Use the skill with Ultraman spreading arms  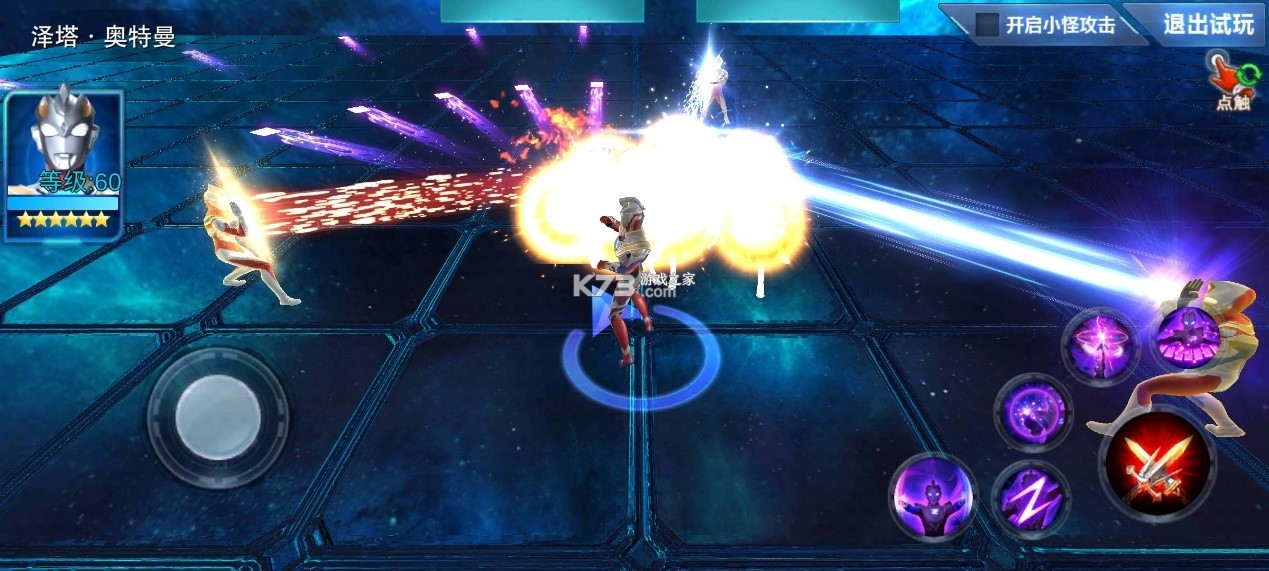pos(932,498)
